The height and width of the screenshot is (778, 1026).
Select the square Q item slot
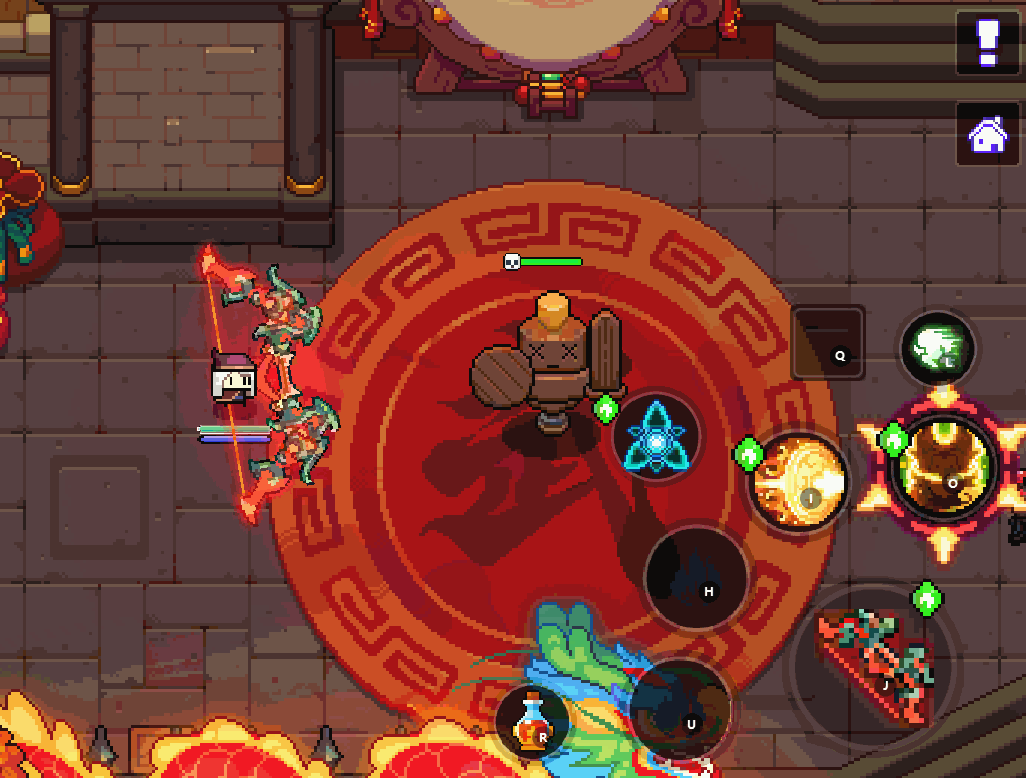pos(828,342)
